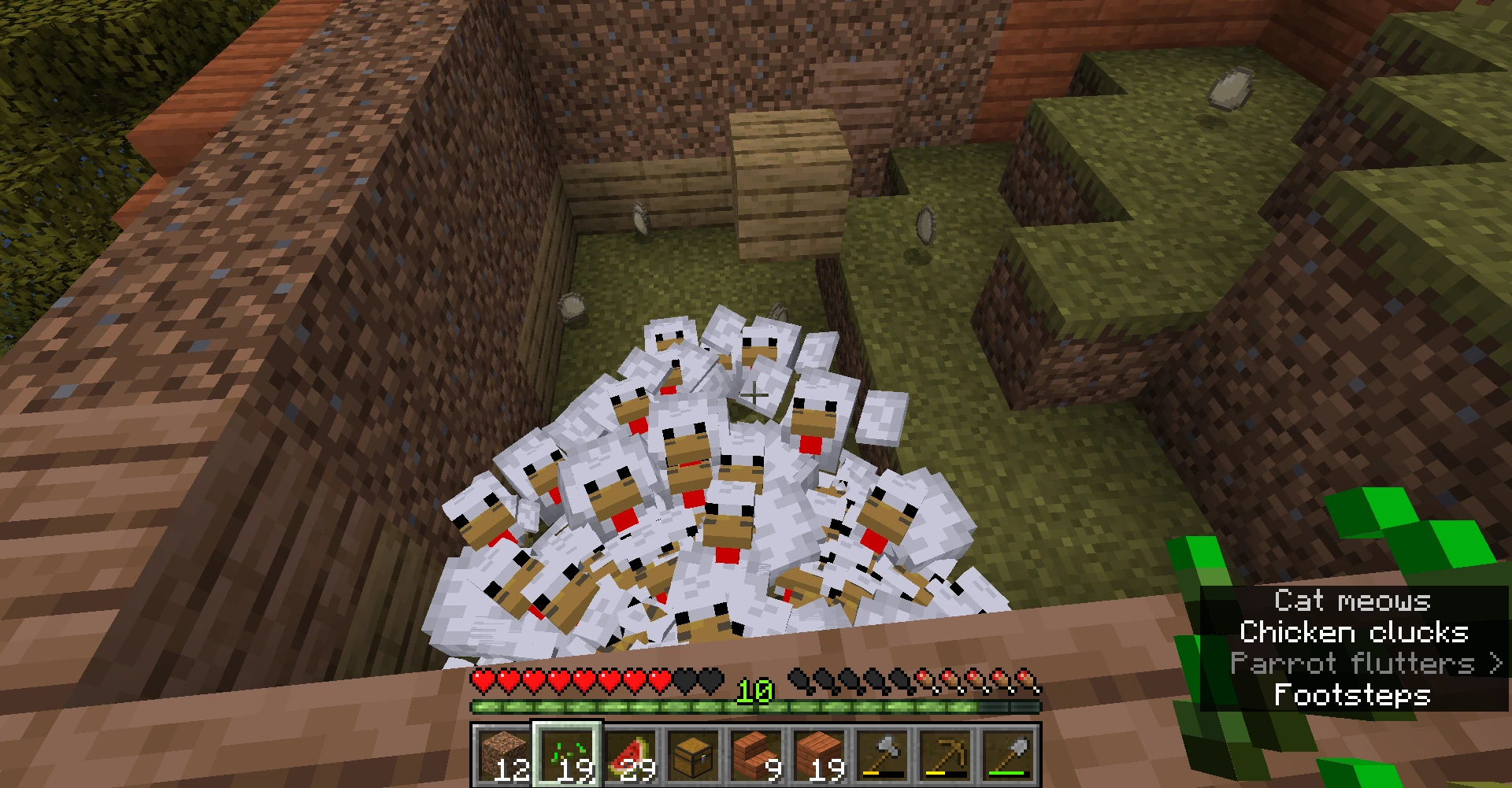Click the first drumstick in the hunger bar

click(798, 679)
